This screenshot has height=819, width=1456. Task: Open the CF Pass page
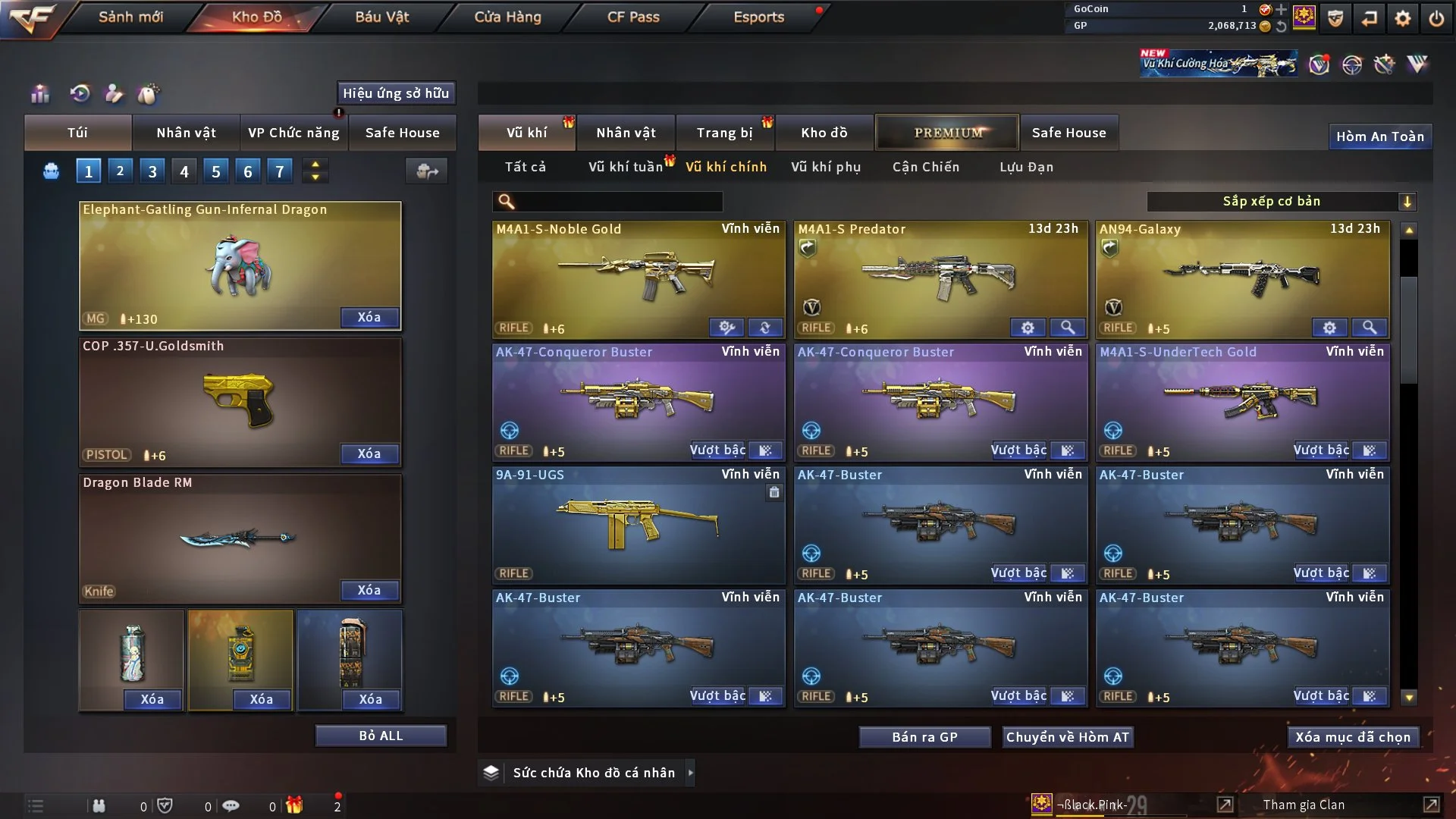tap(633, 17)
